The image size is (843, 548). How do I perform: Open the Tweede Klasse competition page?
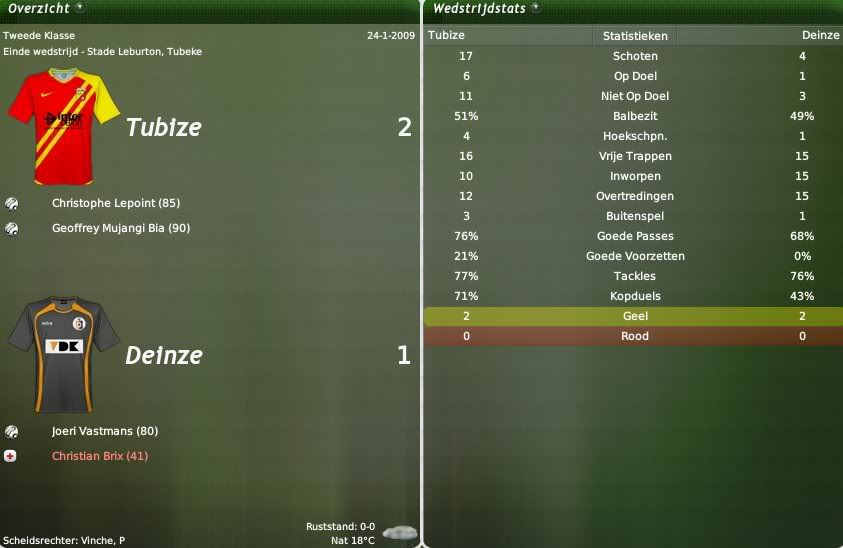tap(39, 36)
